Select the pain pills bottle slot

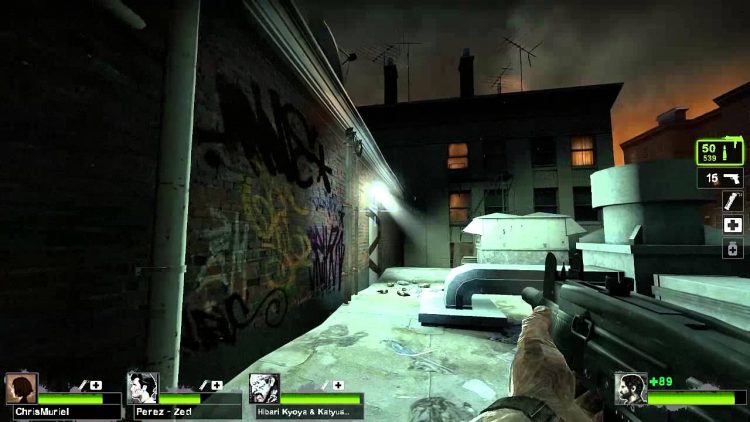(733, 247)
